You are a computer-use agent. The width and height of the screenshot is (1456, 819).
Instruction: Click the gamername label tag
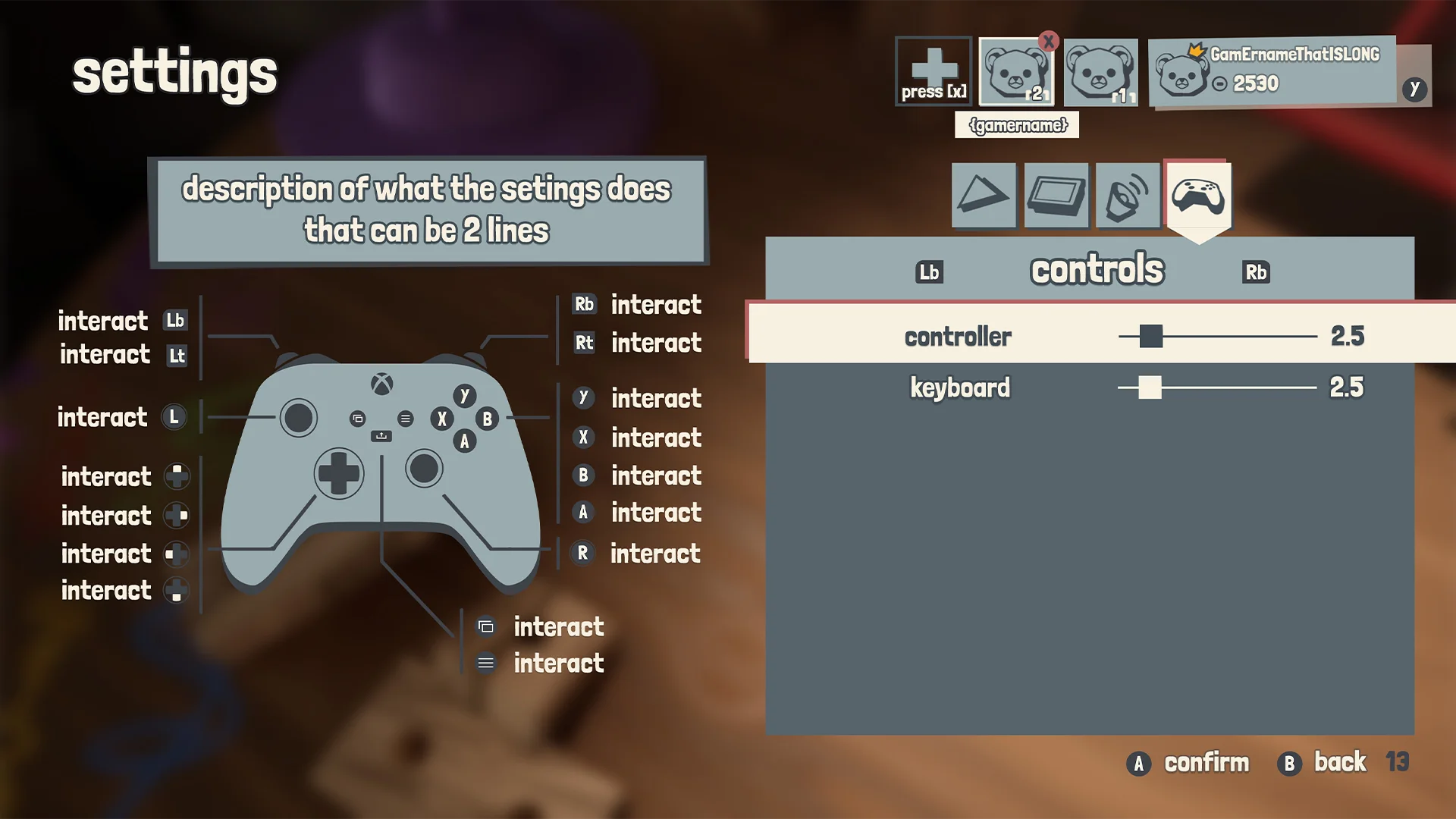[1016, 125]
